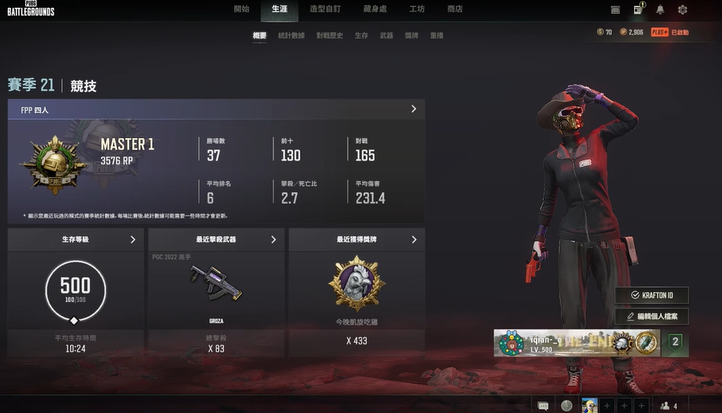Open the 武器 weapons tab

pos(386,35)
